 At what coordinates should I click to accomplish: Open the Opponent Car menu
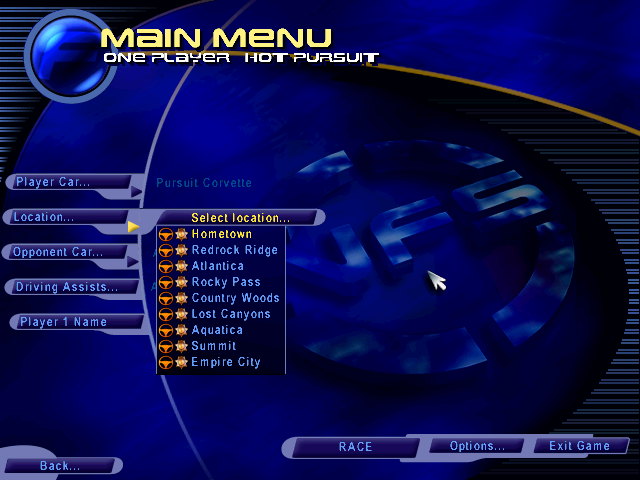click(59, 252)
